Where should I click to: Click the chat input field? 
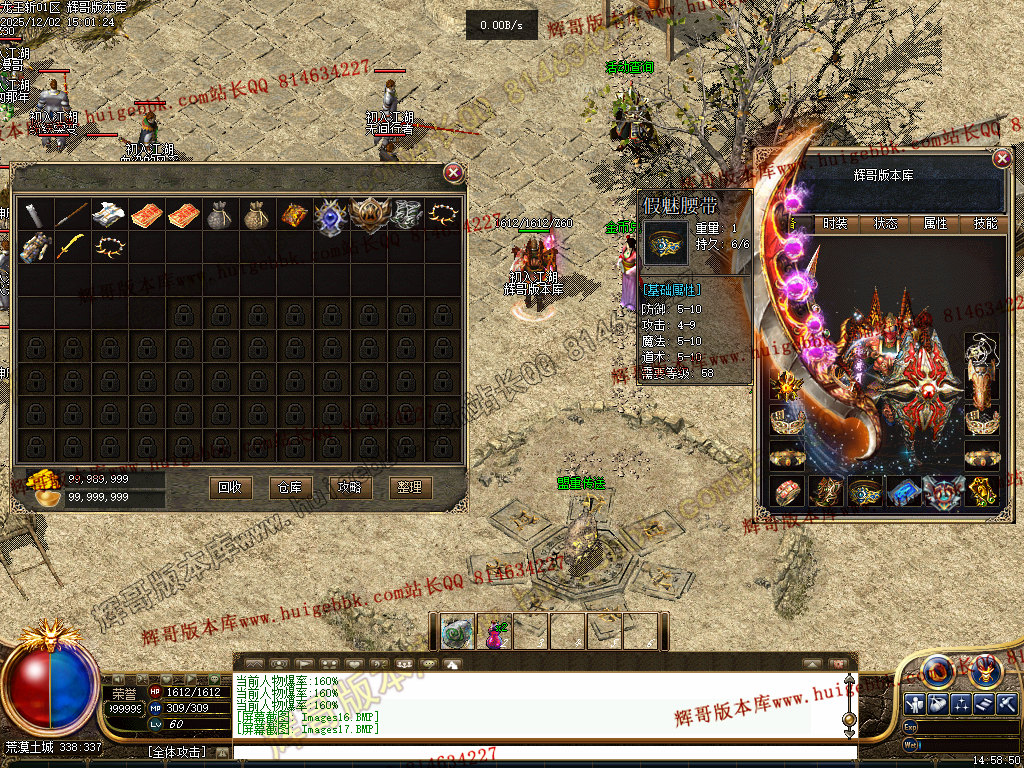coord(540,752)
